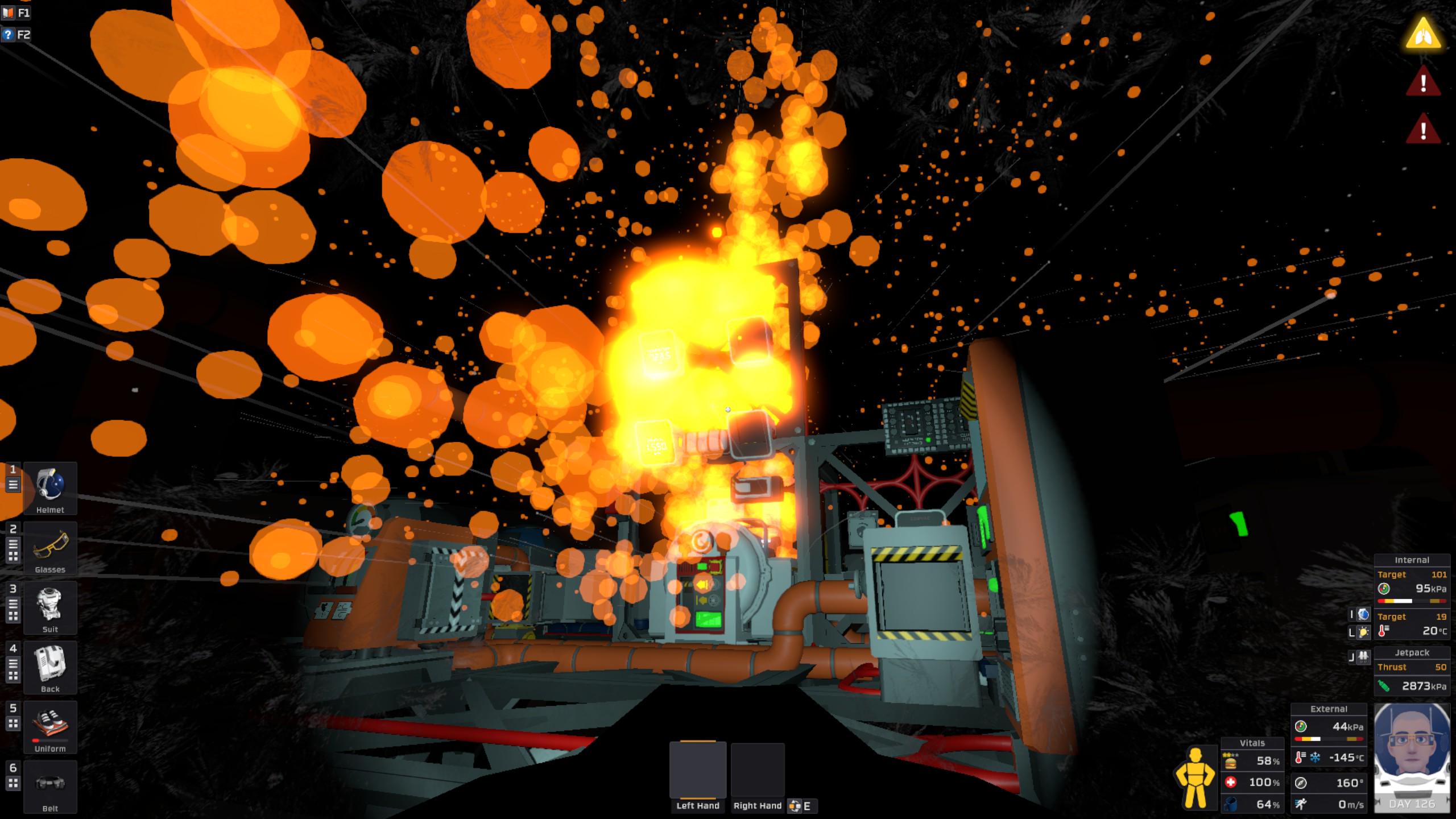The height and width of the screenshot is (819, 1456).
Task: Open the Suit equipment slot
Action: (50, 608)
